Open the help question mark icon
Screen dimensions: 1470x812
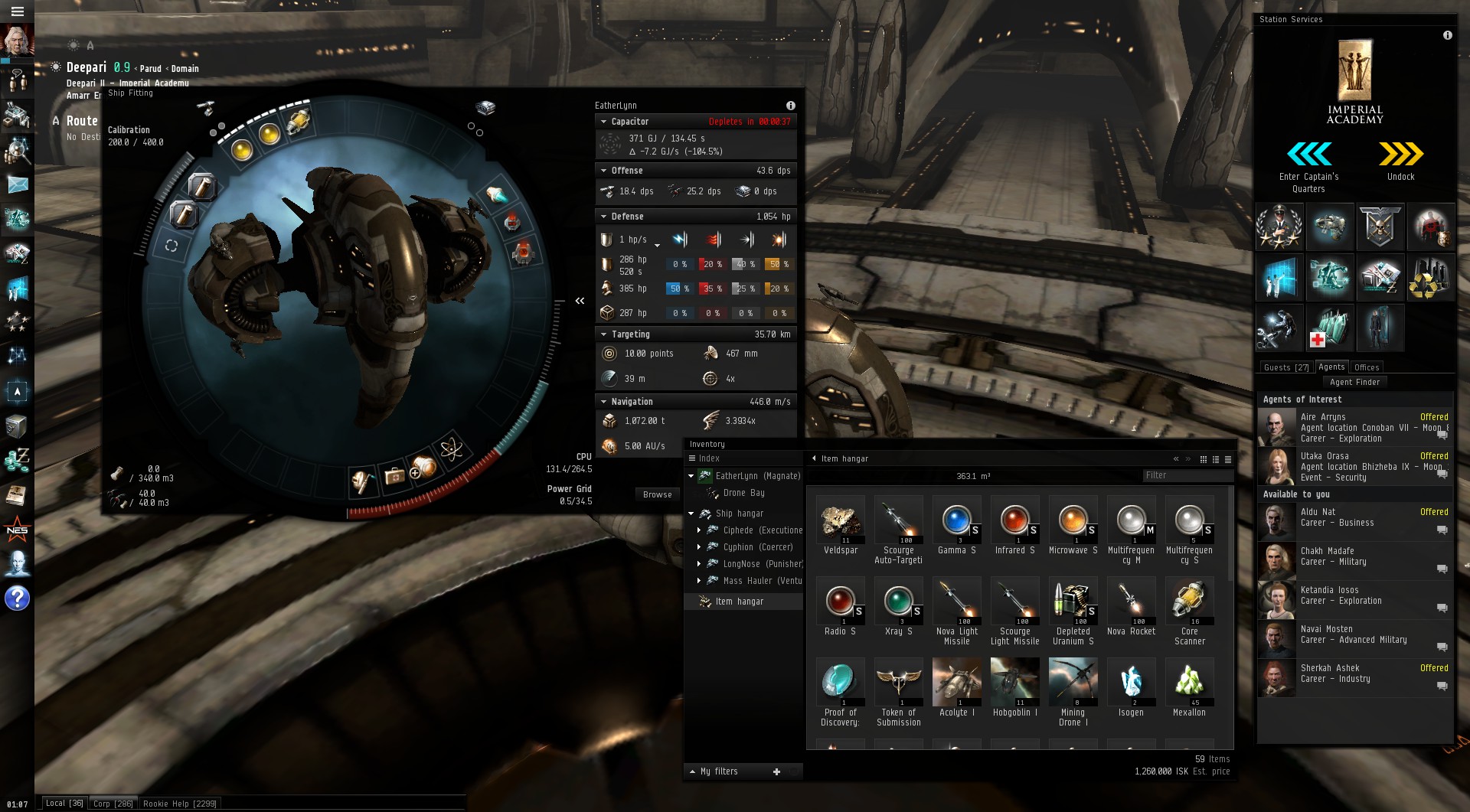click(x=17, y=598)
